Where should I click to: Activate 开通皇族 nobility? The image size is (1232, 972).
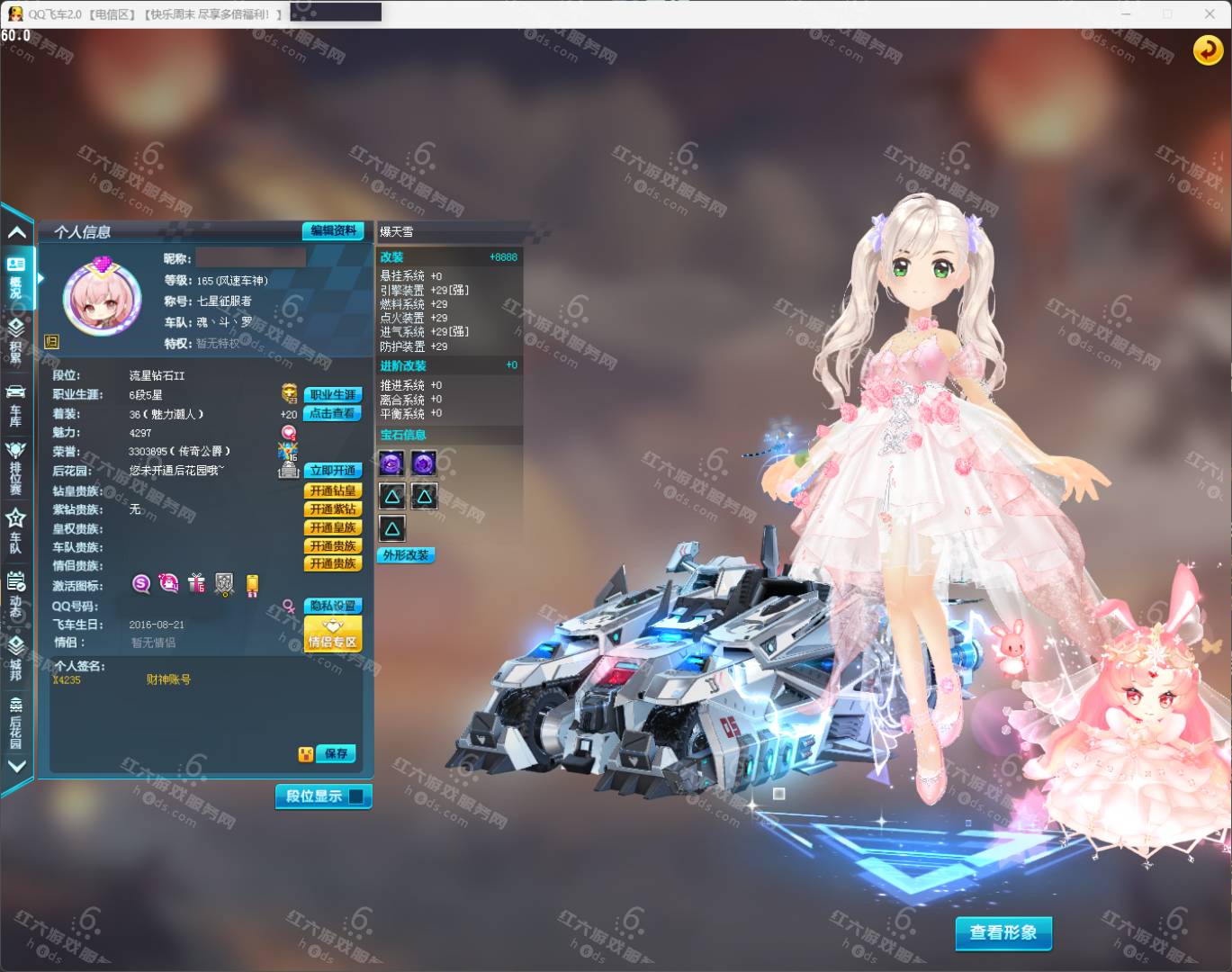pyautogui.click(x=334, y=527)
